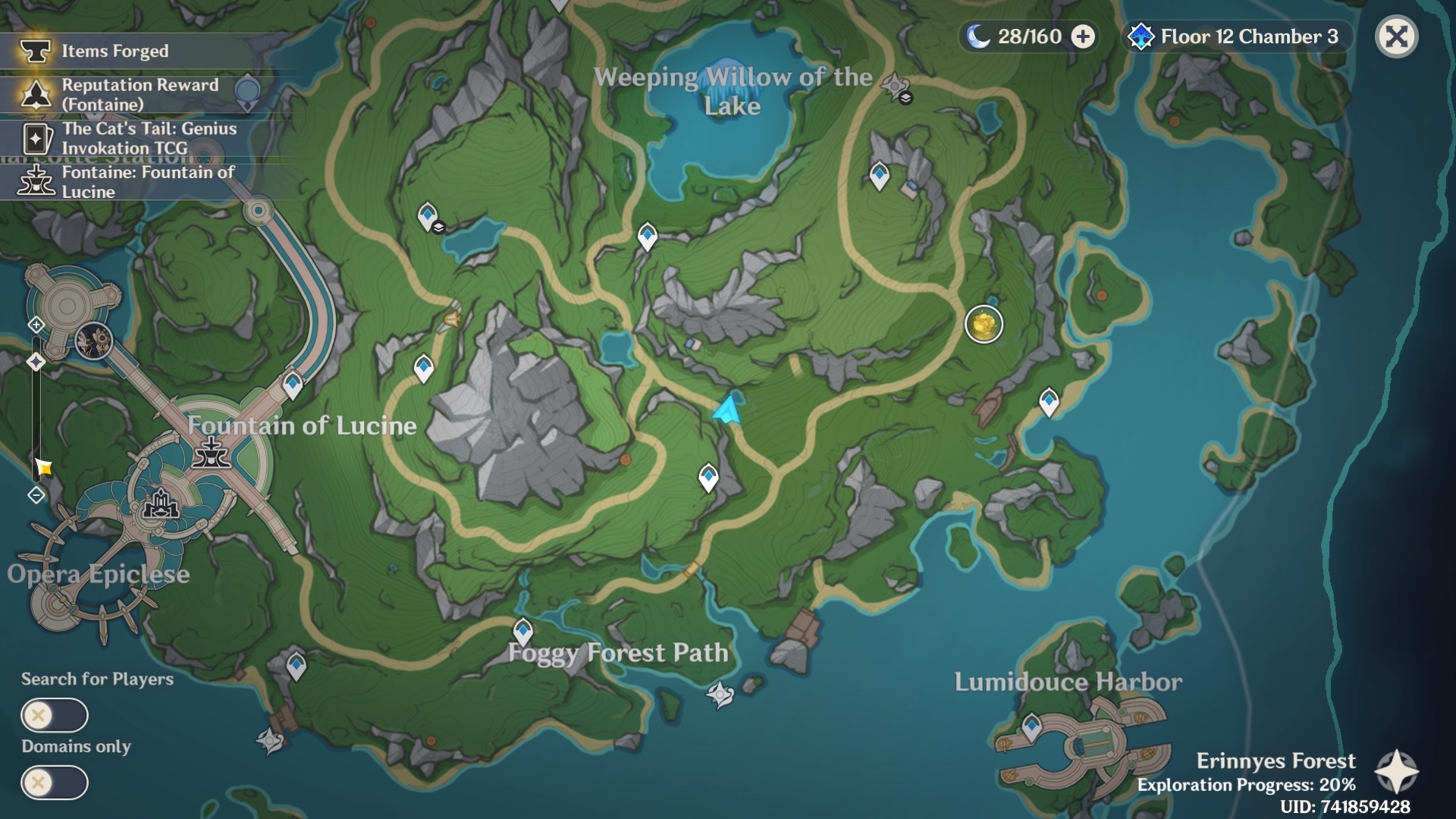Select the golden quest marker on the map
The image size is (1456, 819).
pyautogui.click(x=984, y=325)
